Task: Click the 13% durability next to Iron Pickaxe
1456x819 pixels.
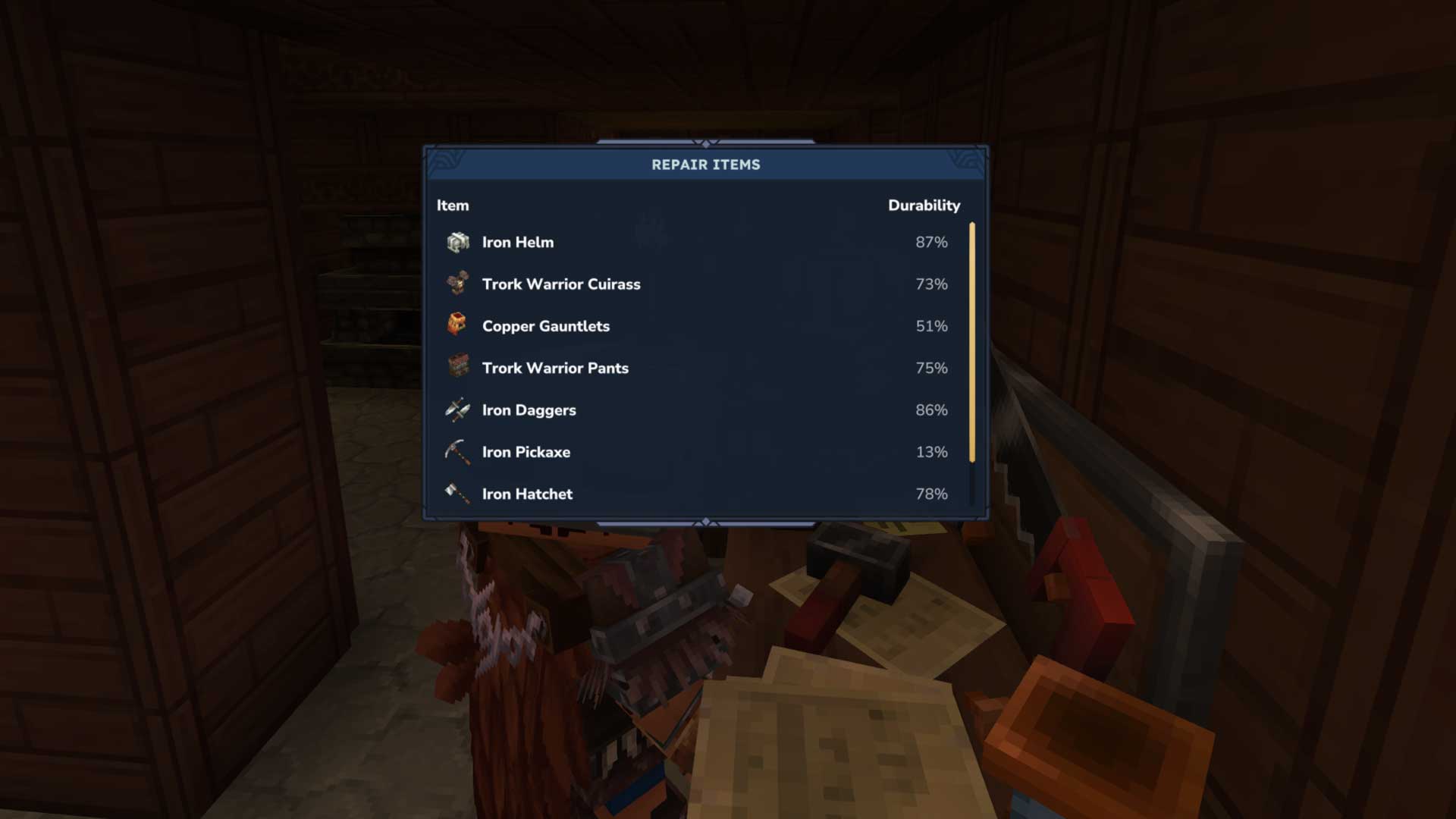Action: click(934, 451)
